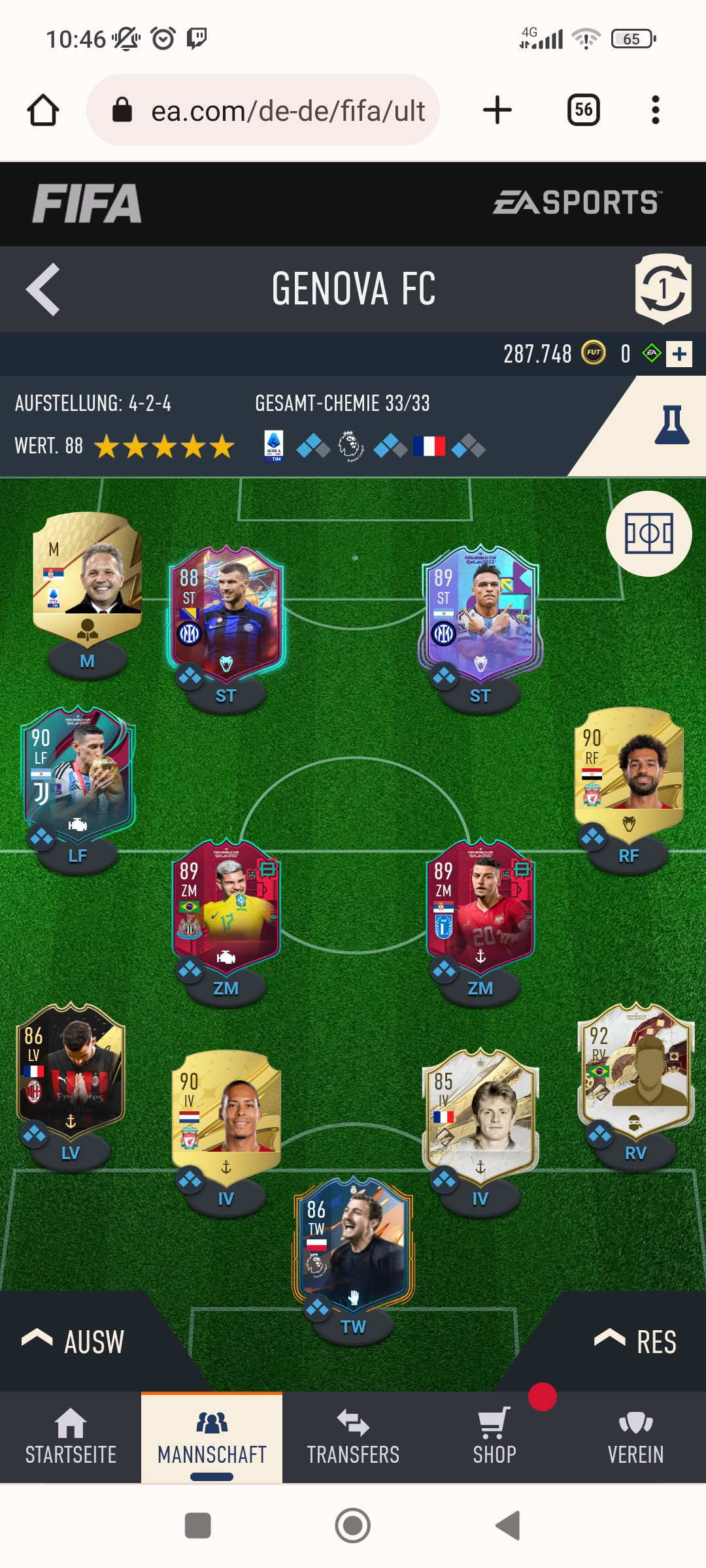Viewport: 706px width, 1568px height.
Task: Open the chemistry flask panel
Action: (671, 425)
